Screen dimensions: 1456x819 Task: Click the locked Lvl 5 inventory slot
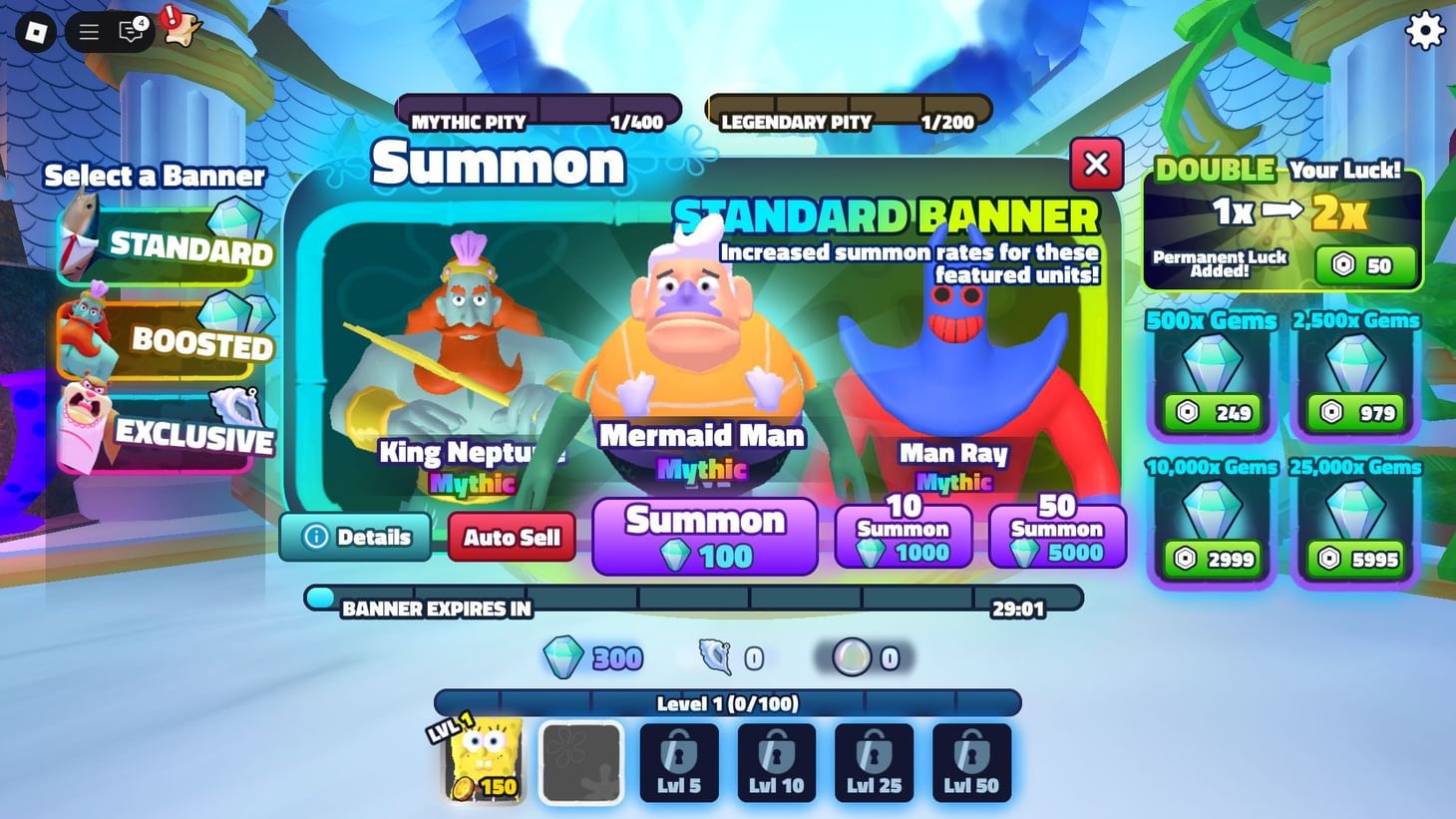[678, 761]
